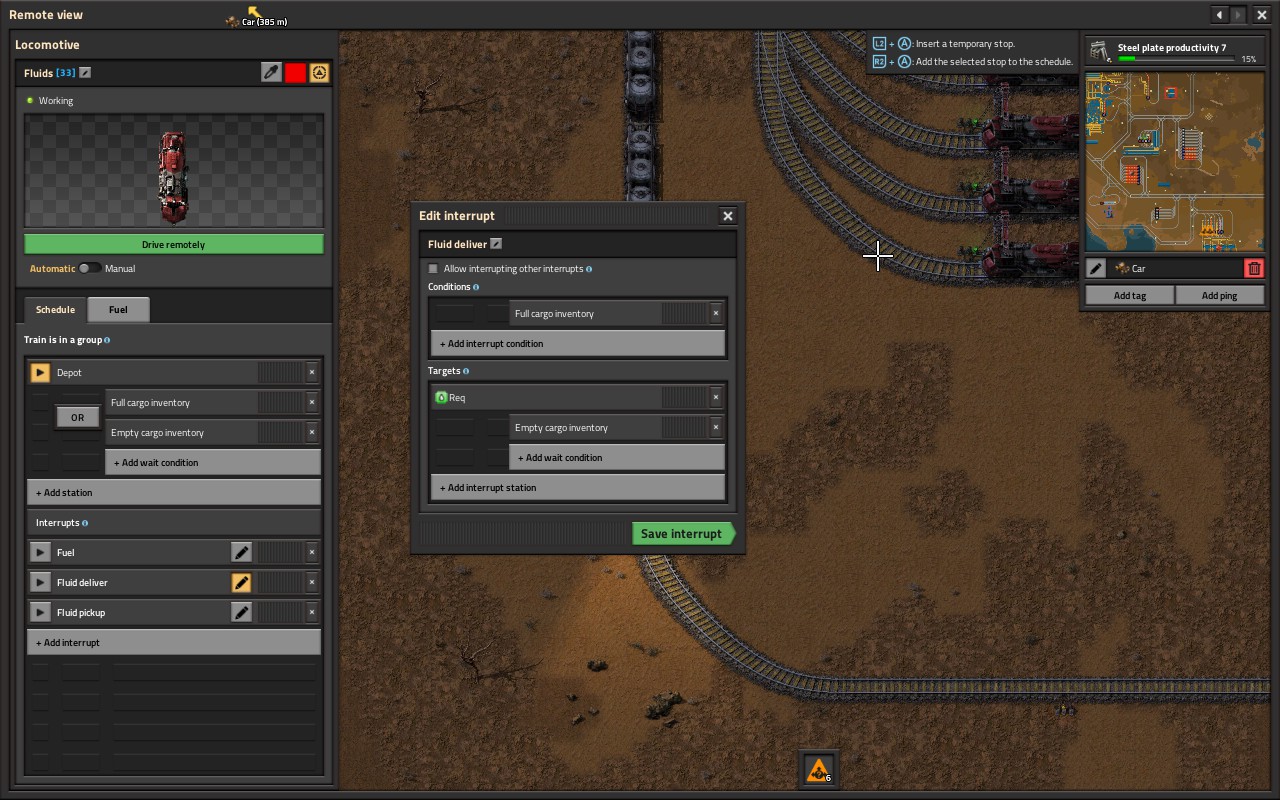Toggle the Automatic/Manual train mode switch
Image resolution: width=1280 pixels, height=800 pixels.
(x=90, y=269)
